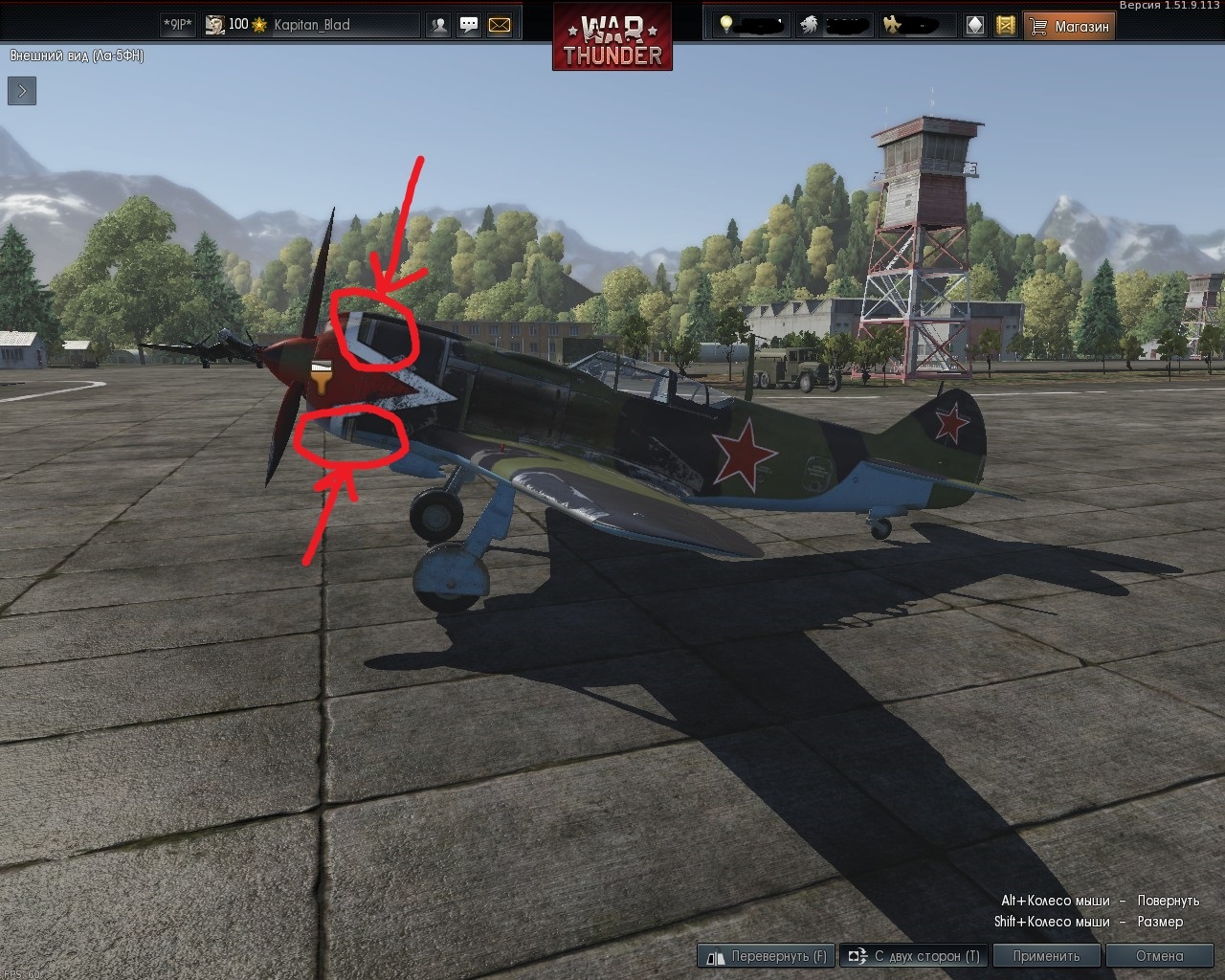The height and width of the screenshot is (980, 1225).
Task: Cancel with the Отмена button
Action: [1159, 955]
